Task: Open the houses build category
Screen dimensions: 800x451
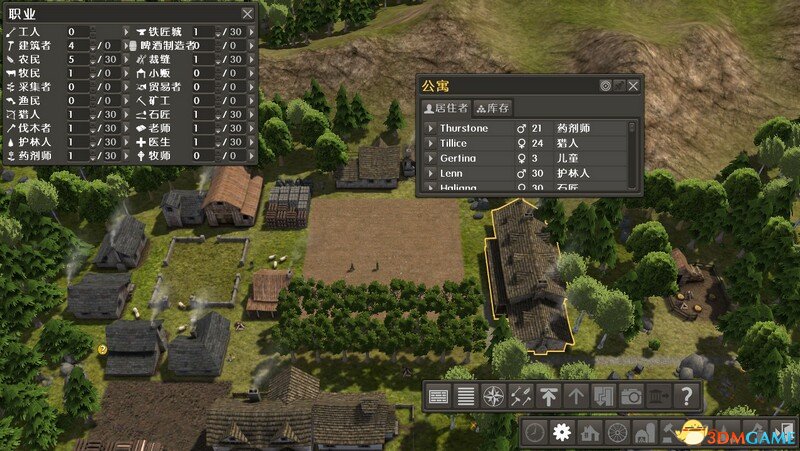Action: (x=590, y=433)
